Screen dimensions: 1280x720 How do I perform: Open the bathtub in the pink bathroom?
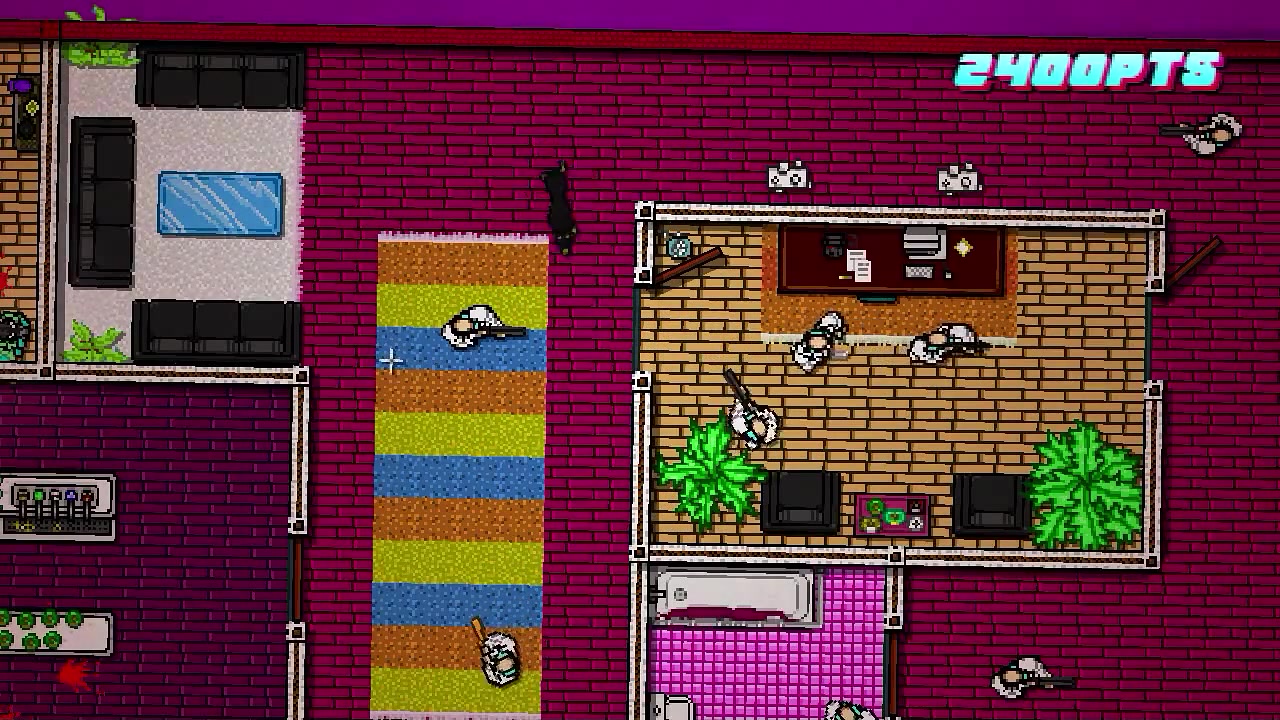click(733, 595)
